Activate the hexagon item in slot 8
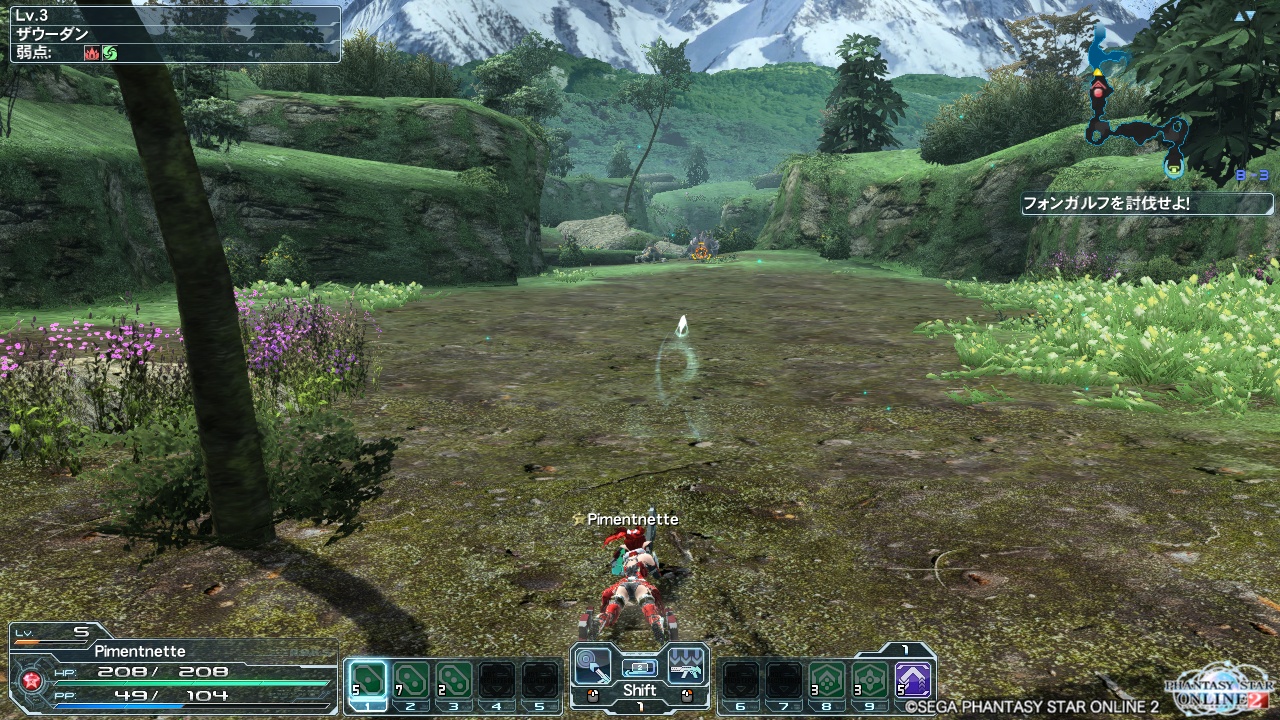Image resolution: width=1280 pixels, height=720 pixels. pos(826,680)
